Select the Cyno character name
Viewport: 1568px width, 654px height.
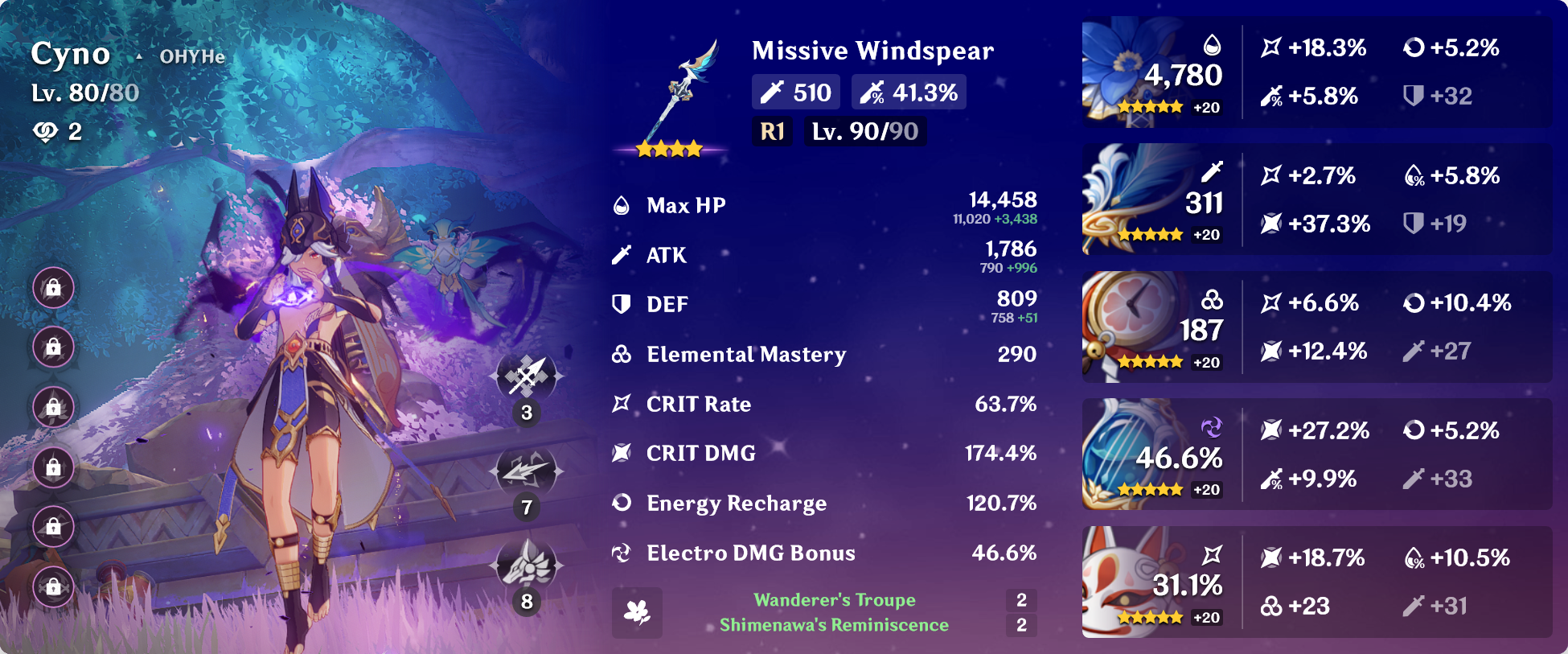[x=71, y=54]
